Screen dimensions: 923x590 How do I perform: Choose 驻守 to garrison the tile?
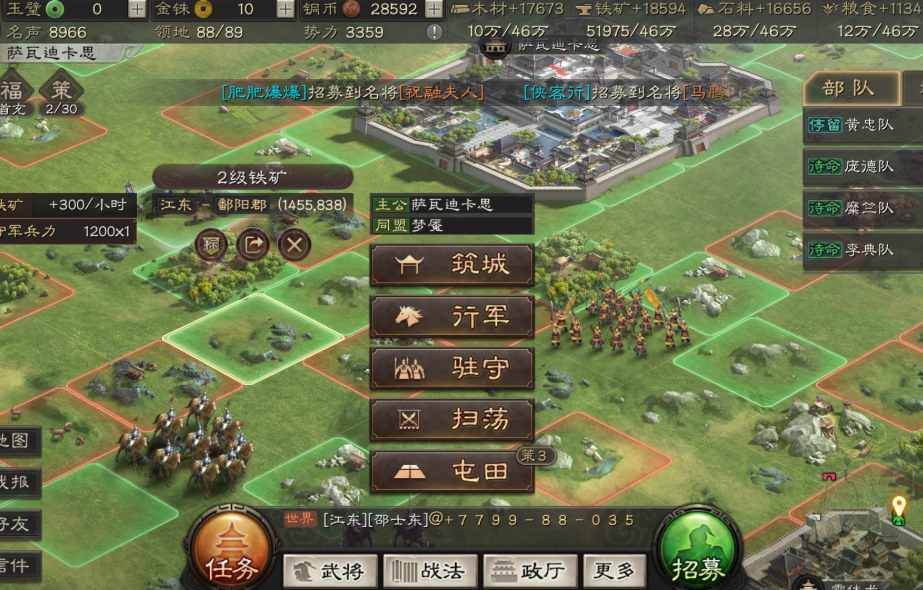(x=452, y=369)
